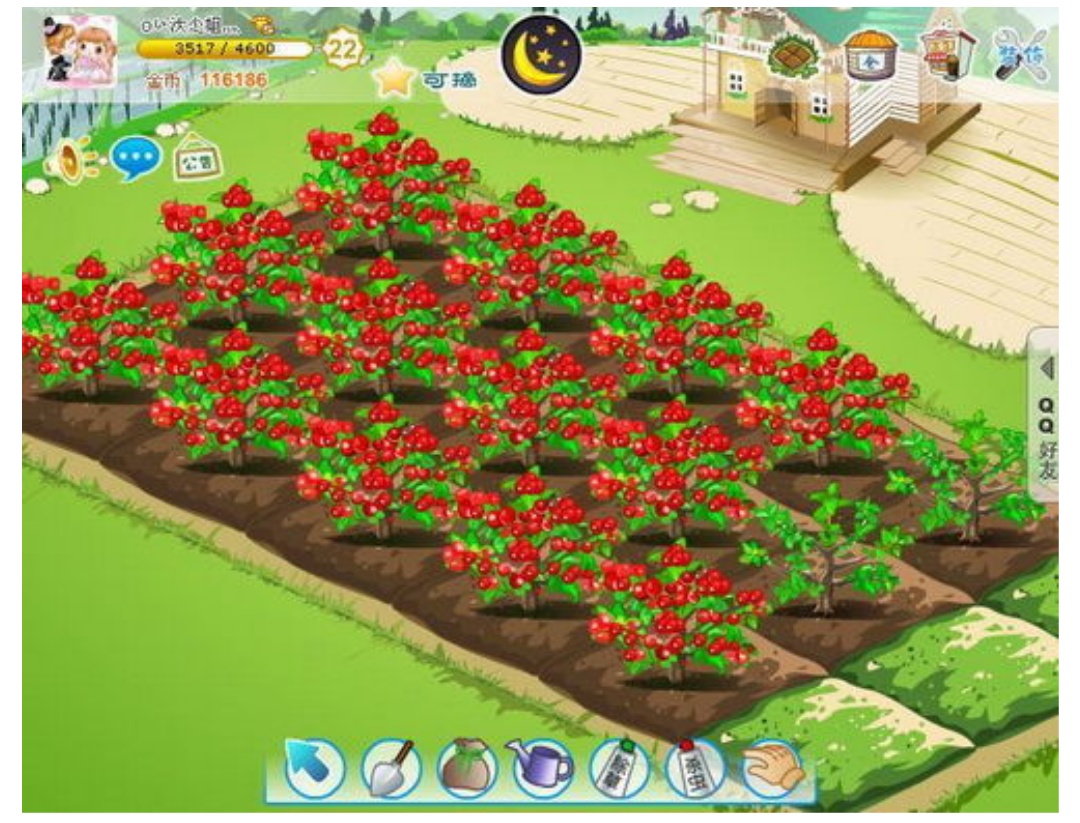The image size is (1080, 823).
Task: Choose the shovel tool
Action: [389, 767]
